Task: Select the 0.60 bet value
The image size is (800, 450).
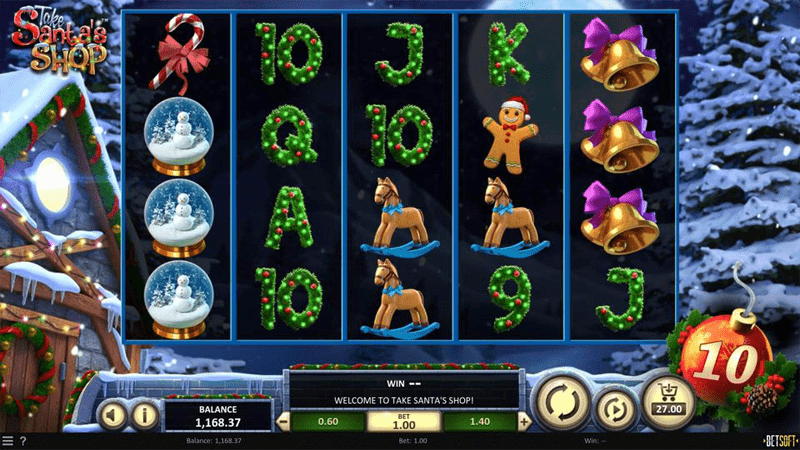Action: point(329,422)
